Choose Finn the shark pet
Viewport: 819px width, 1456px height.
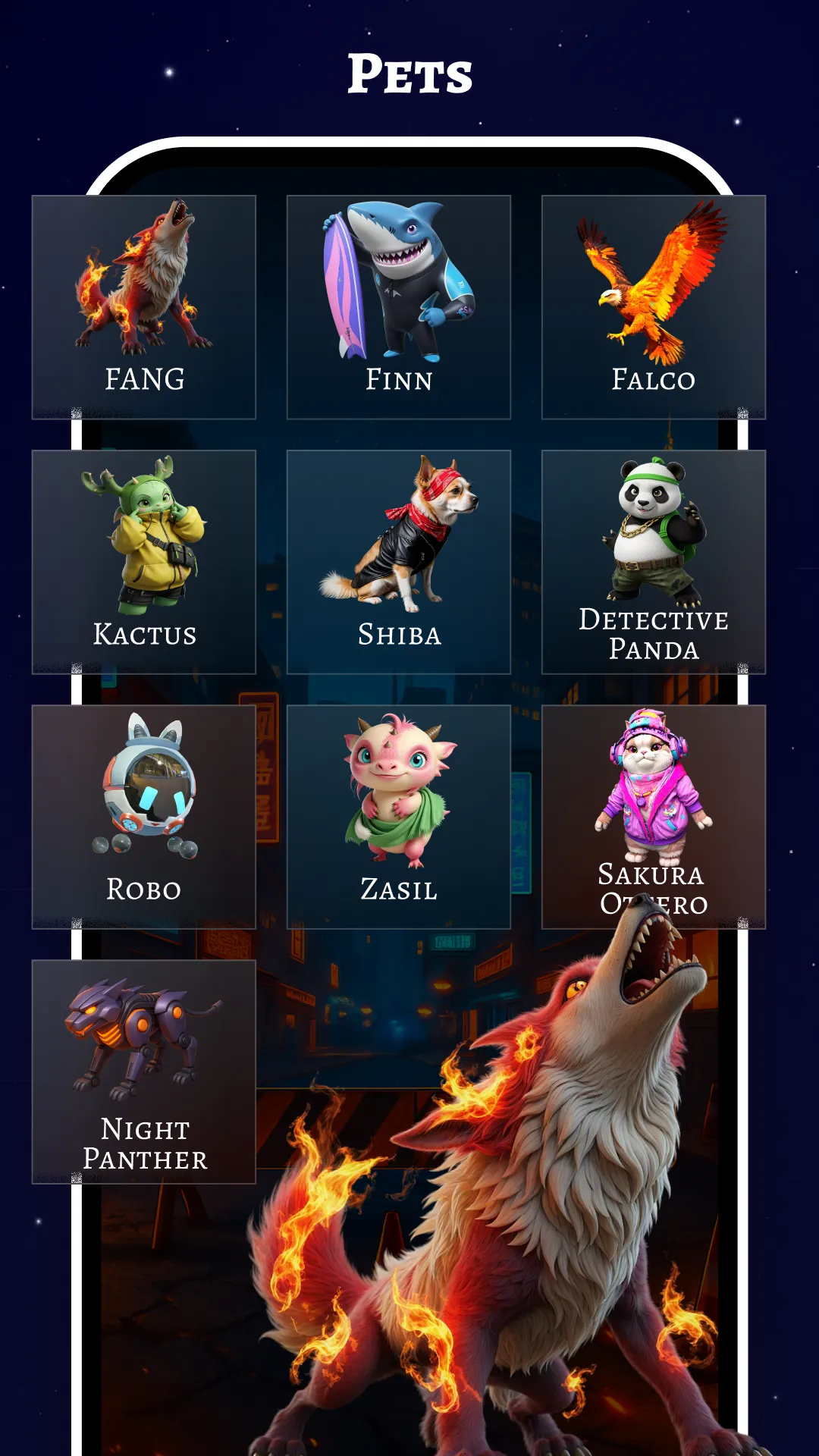pyautogui.click(x=399, y=307)
